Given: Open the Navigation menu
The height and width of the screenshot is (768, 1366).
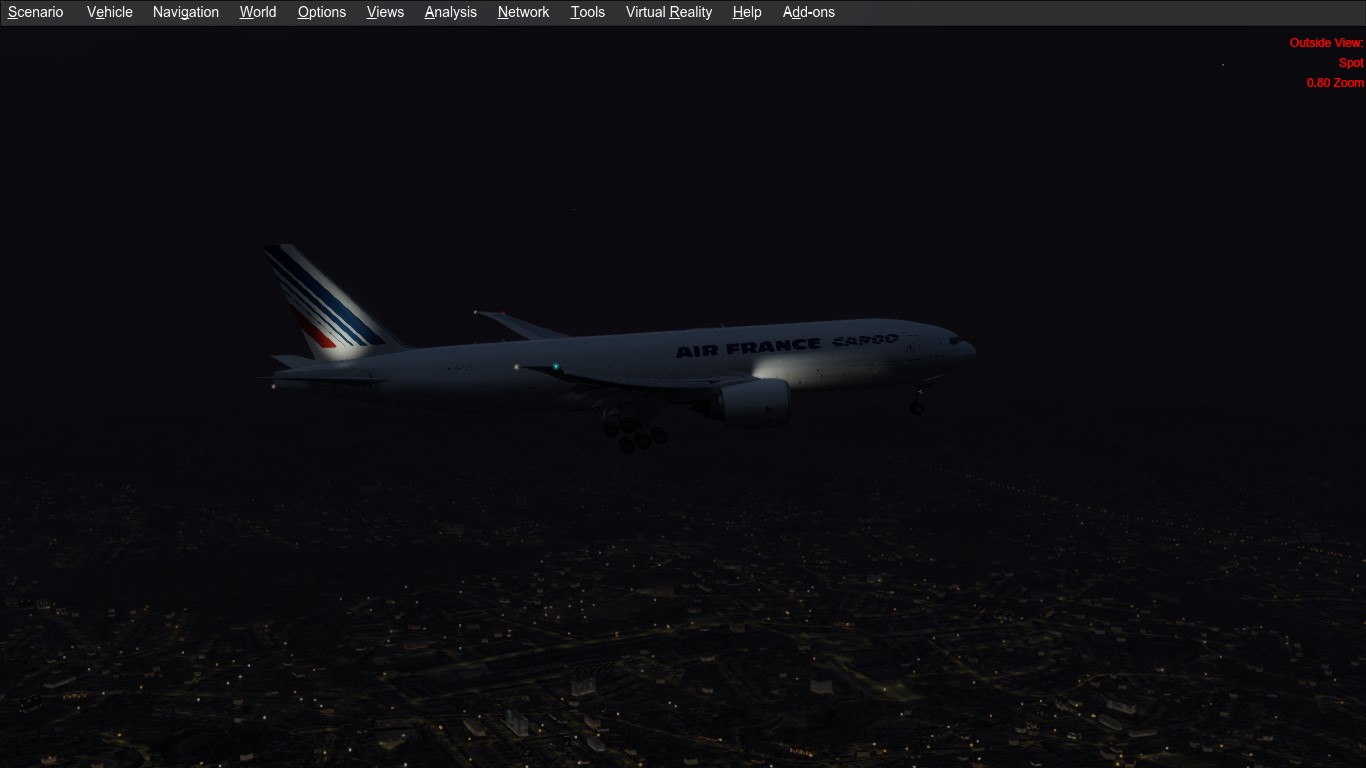Looking at the screenshot, I should 186,12.
